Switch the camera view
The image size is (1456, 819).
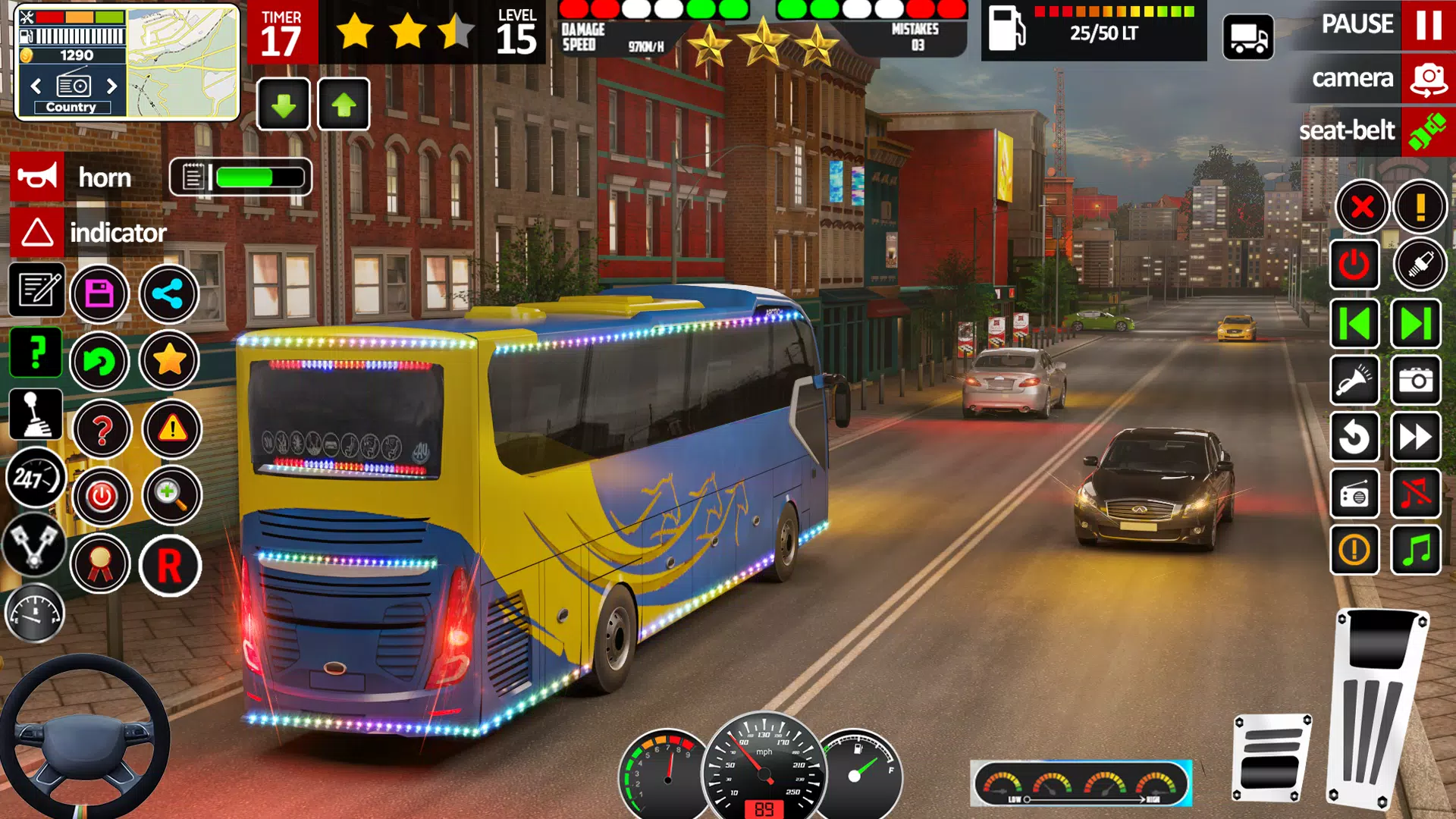coord(1428,78)
